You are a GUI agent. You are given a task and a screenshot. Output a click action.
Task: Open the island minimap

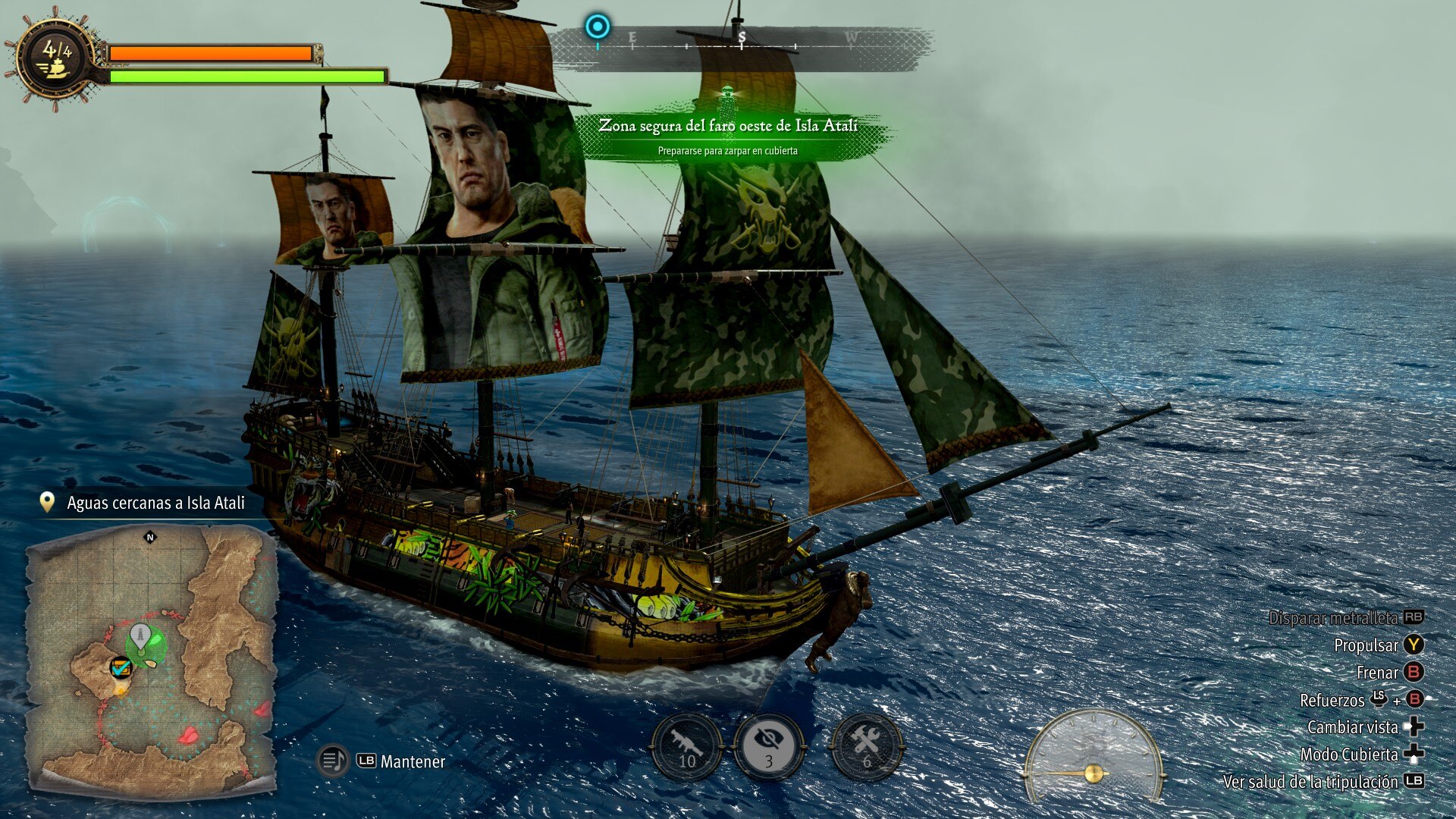point(152,660)
